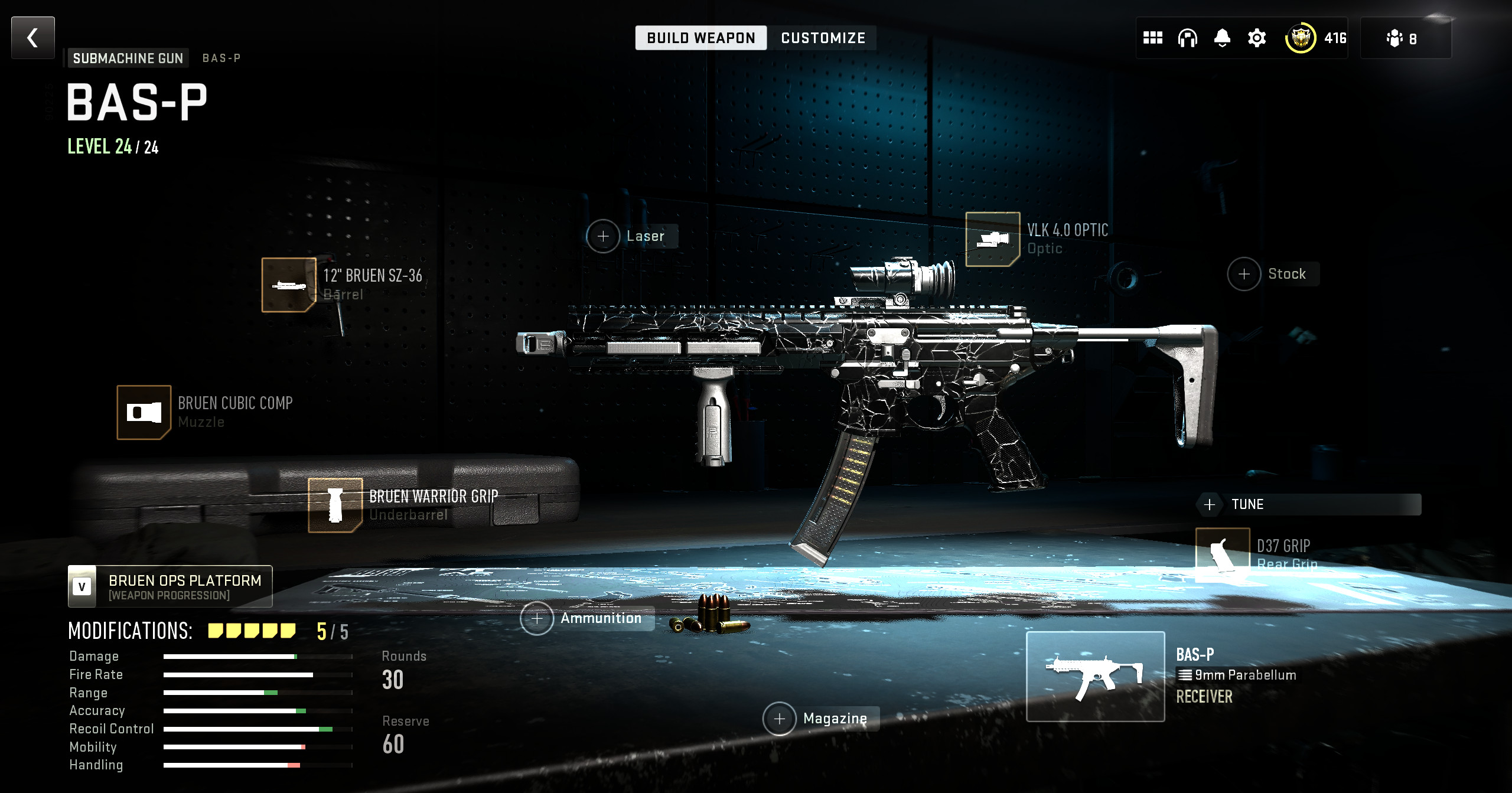The width and height of the screenshot is (1512, 793).
Task: Switch to the Customize tab
Action: [823, 38]
